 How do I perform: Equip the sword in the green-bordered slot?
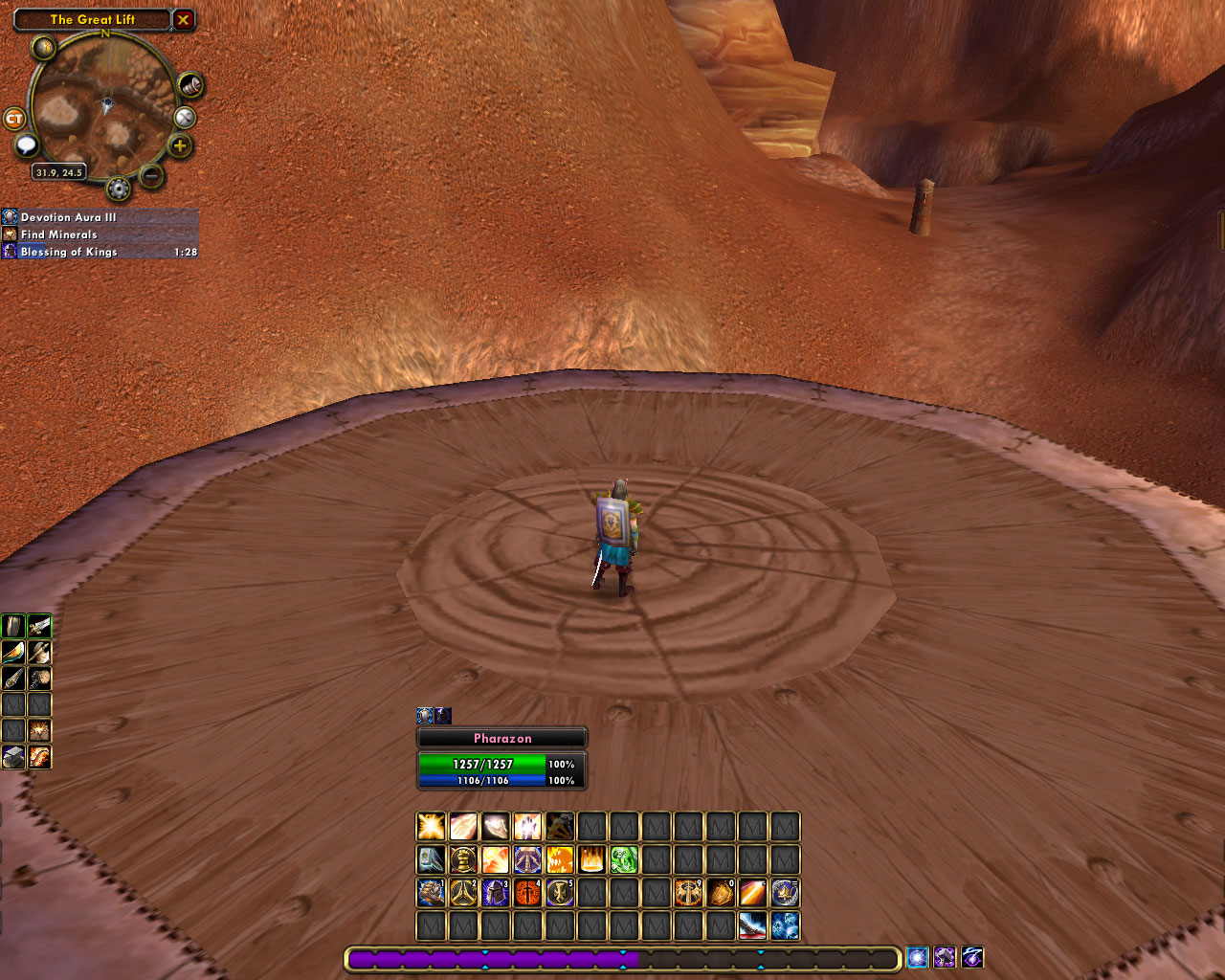(39, 627)
